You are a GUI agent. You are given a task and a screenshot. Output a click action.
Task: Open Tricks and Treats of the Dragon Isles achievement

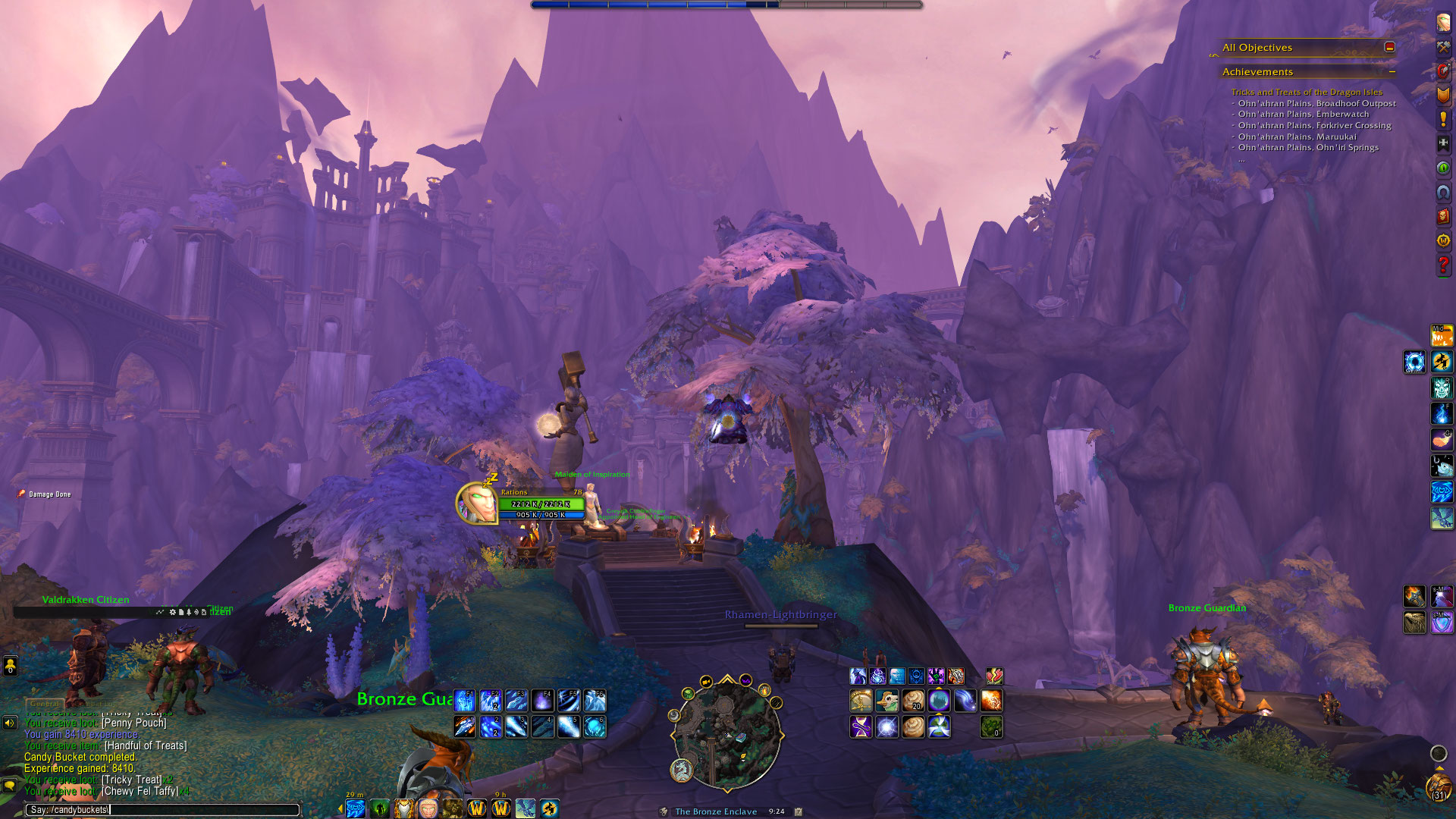click(x=1306, y=92)
